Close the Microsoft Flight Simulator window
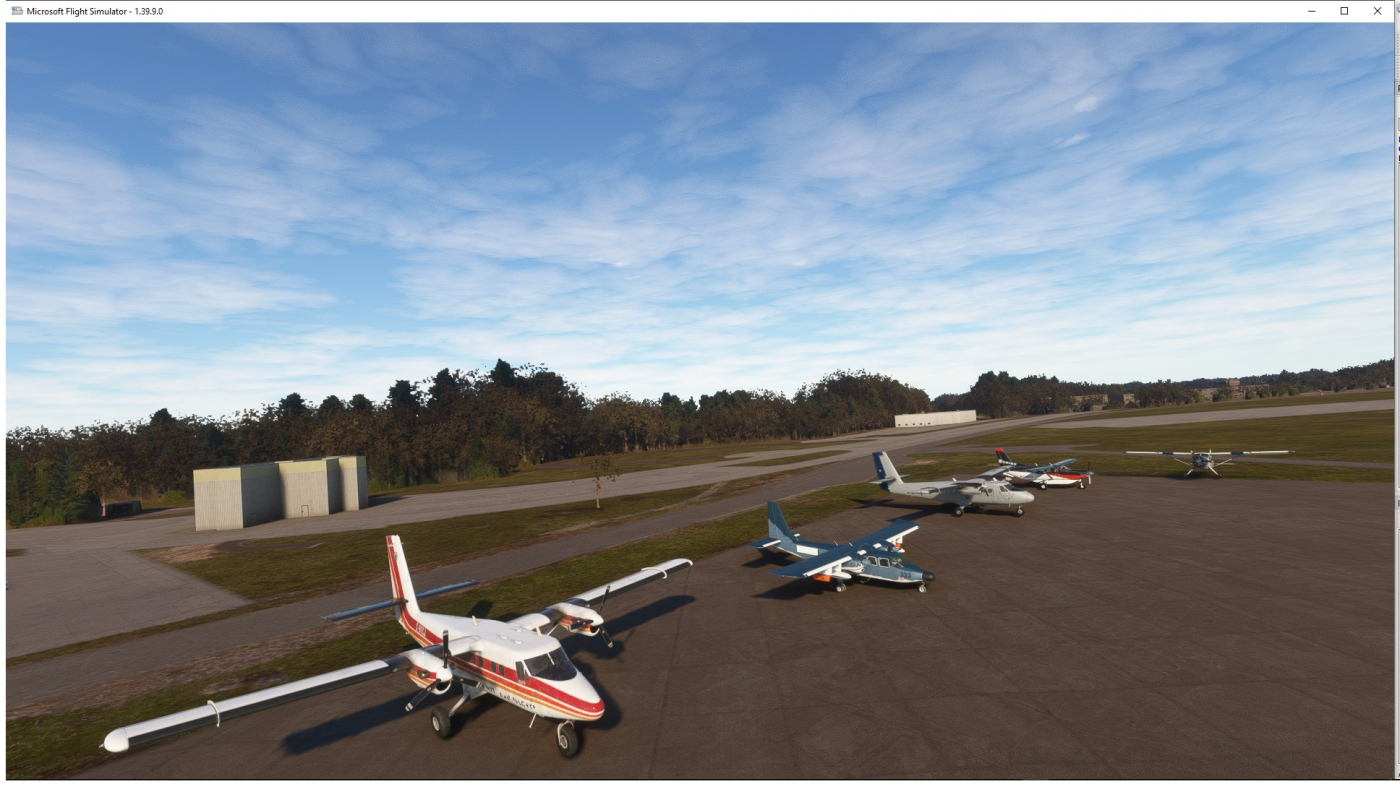This screenshot has width=1400, height=792. coord(1377,11)
